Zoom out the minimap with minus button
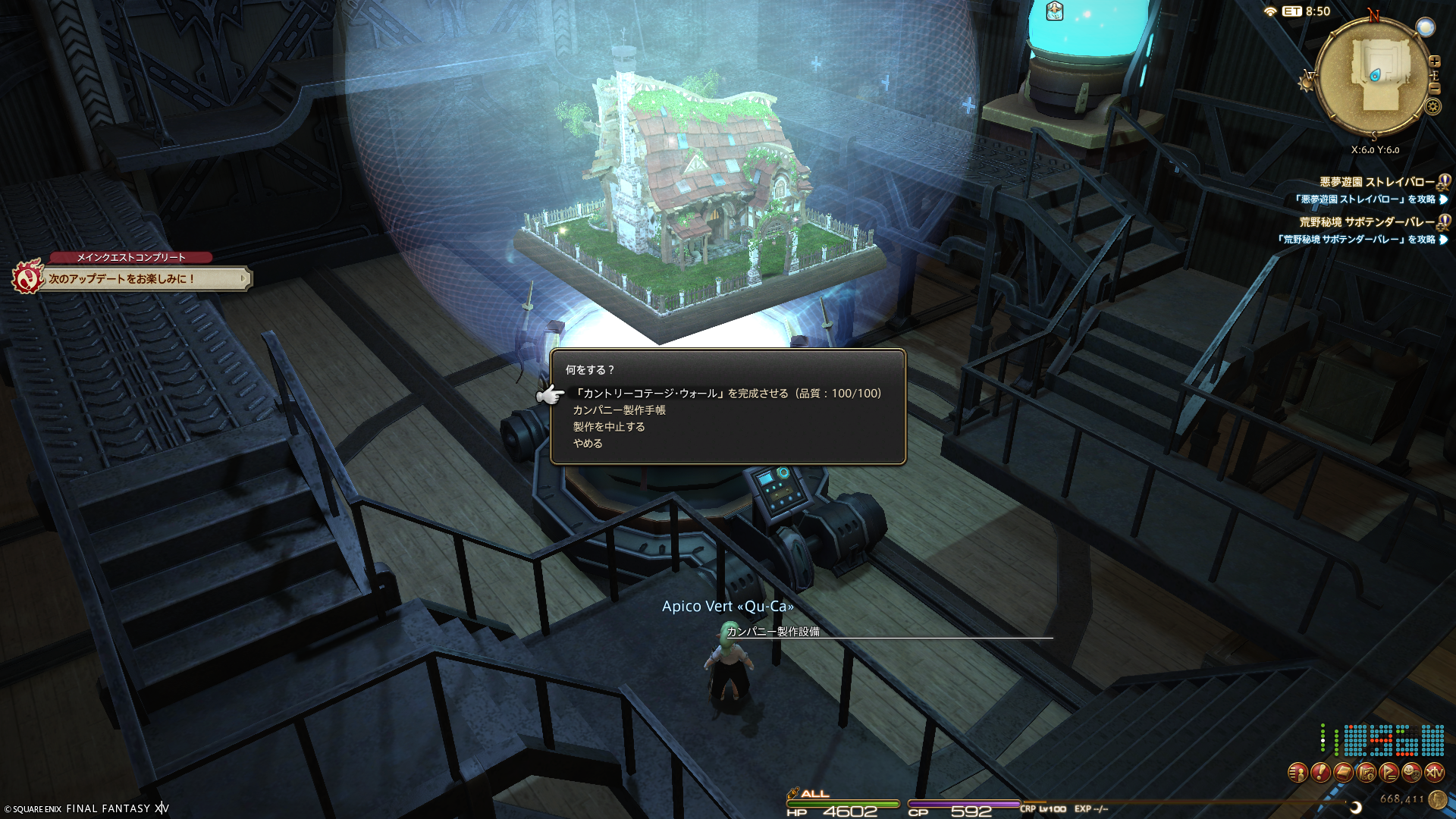 tap(1434, 89)
